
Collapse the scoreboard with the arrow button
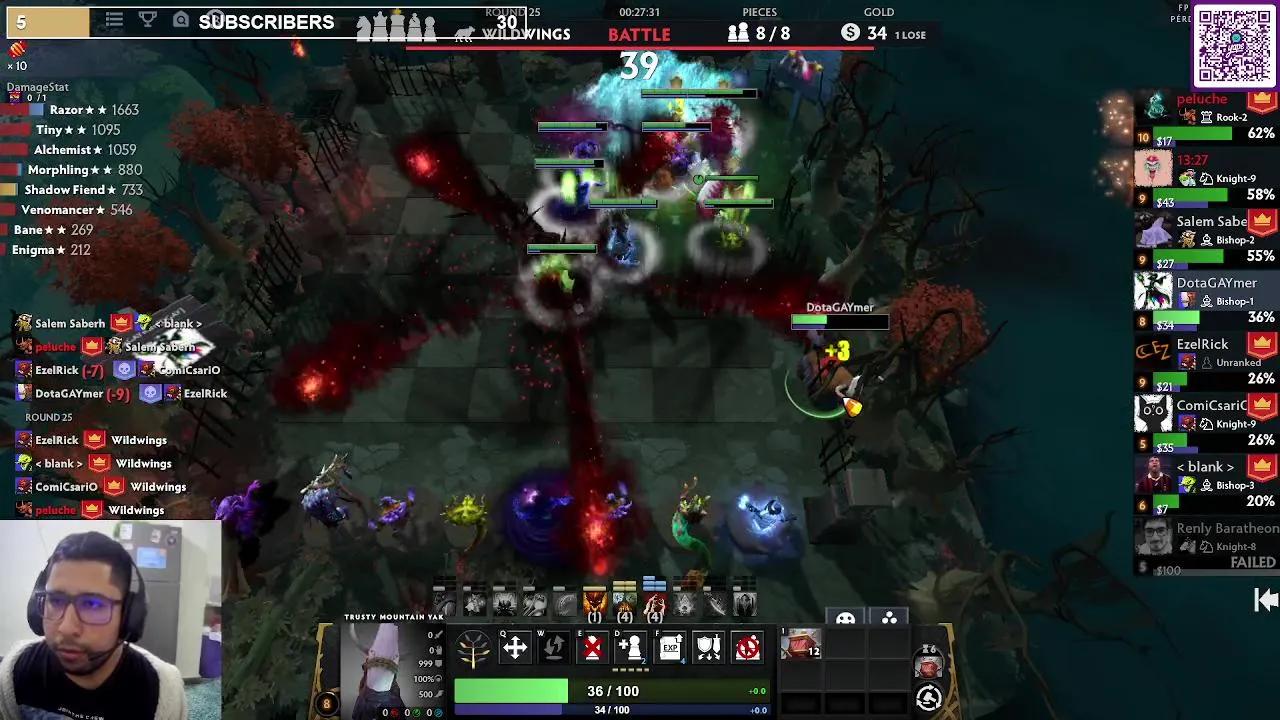pos(1266,599)
